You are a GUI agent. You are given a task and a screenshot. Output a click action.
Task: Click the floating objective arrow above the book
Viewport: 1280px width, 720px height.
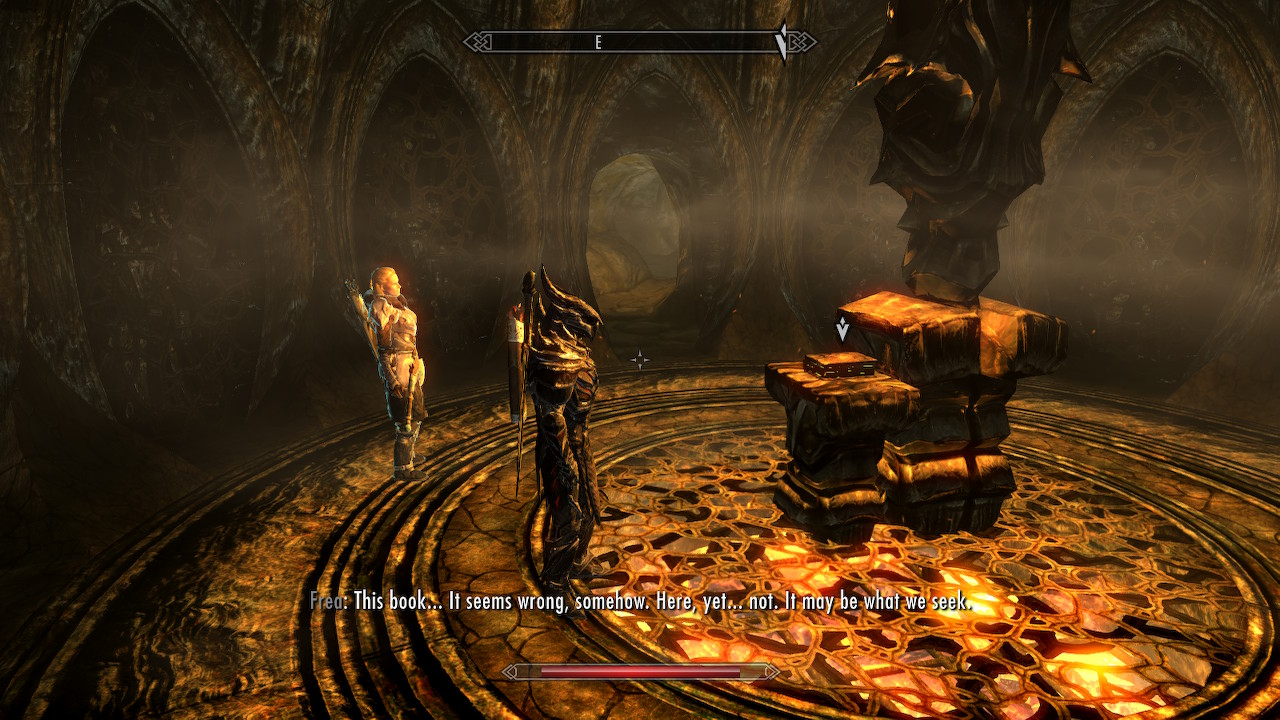(843, 329)
